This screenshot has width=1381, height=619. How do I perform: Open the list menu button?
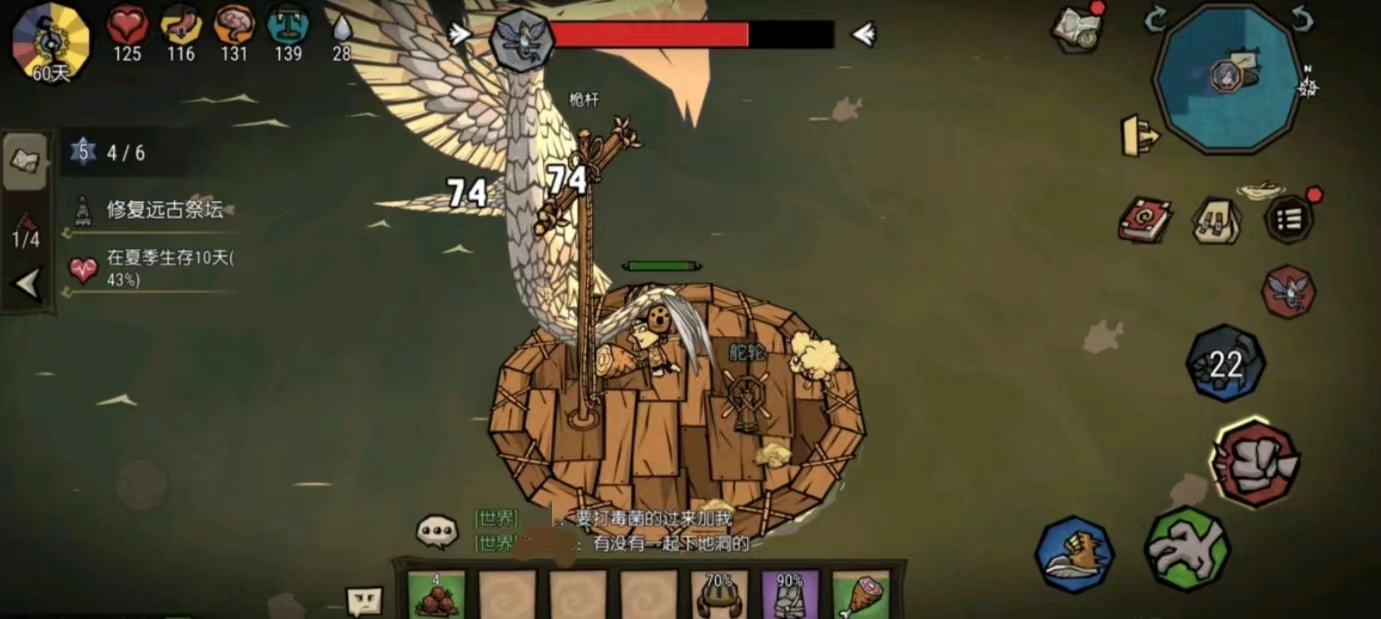(x=1290, y=219)
